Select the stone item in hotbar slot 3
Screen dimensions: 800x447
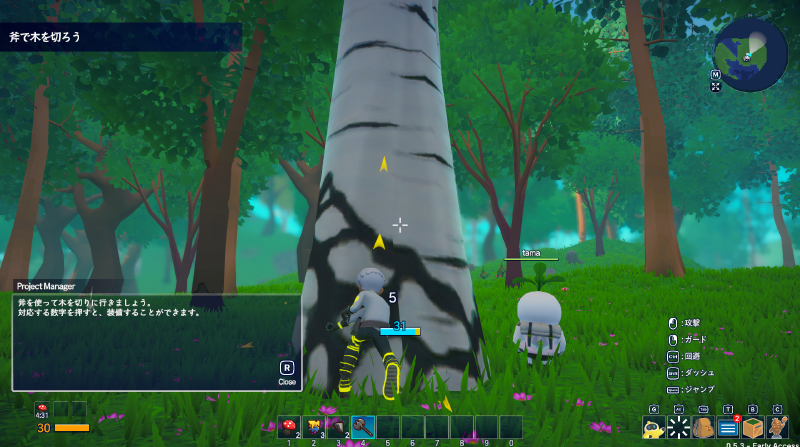coord(338,427)
